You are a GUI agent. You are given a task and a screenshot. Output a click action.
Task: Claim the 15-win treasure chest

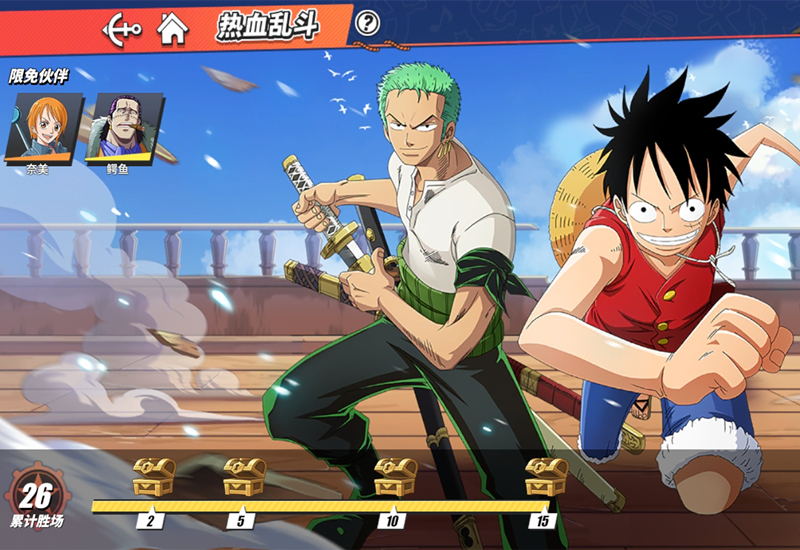(x=546, y=477)
